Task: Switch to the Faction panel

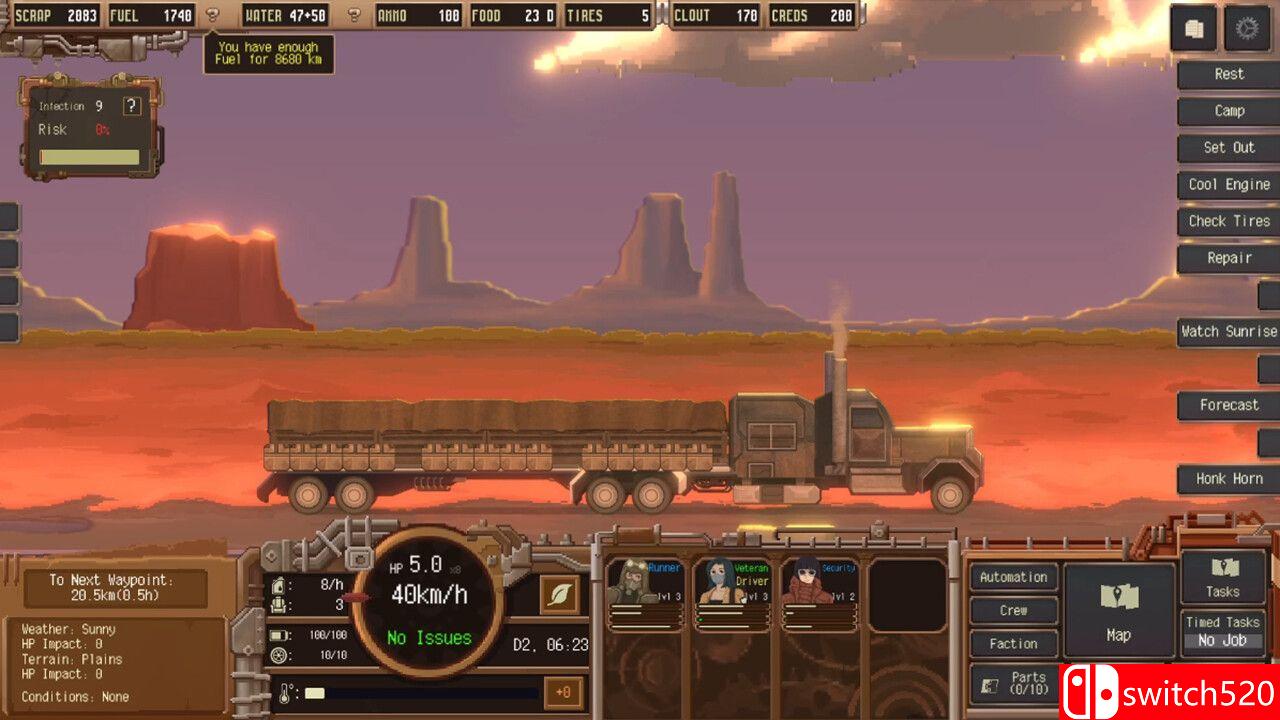Action: click(1013, 643)
